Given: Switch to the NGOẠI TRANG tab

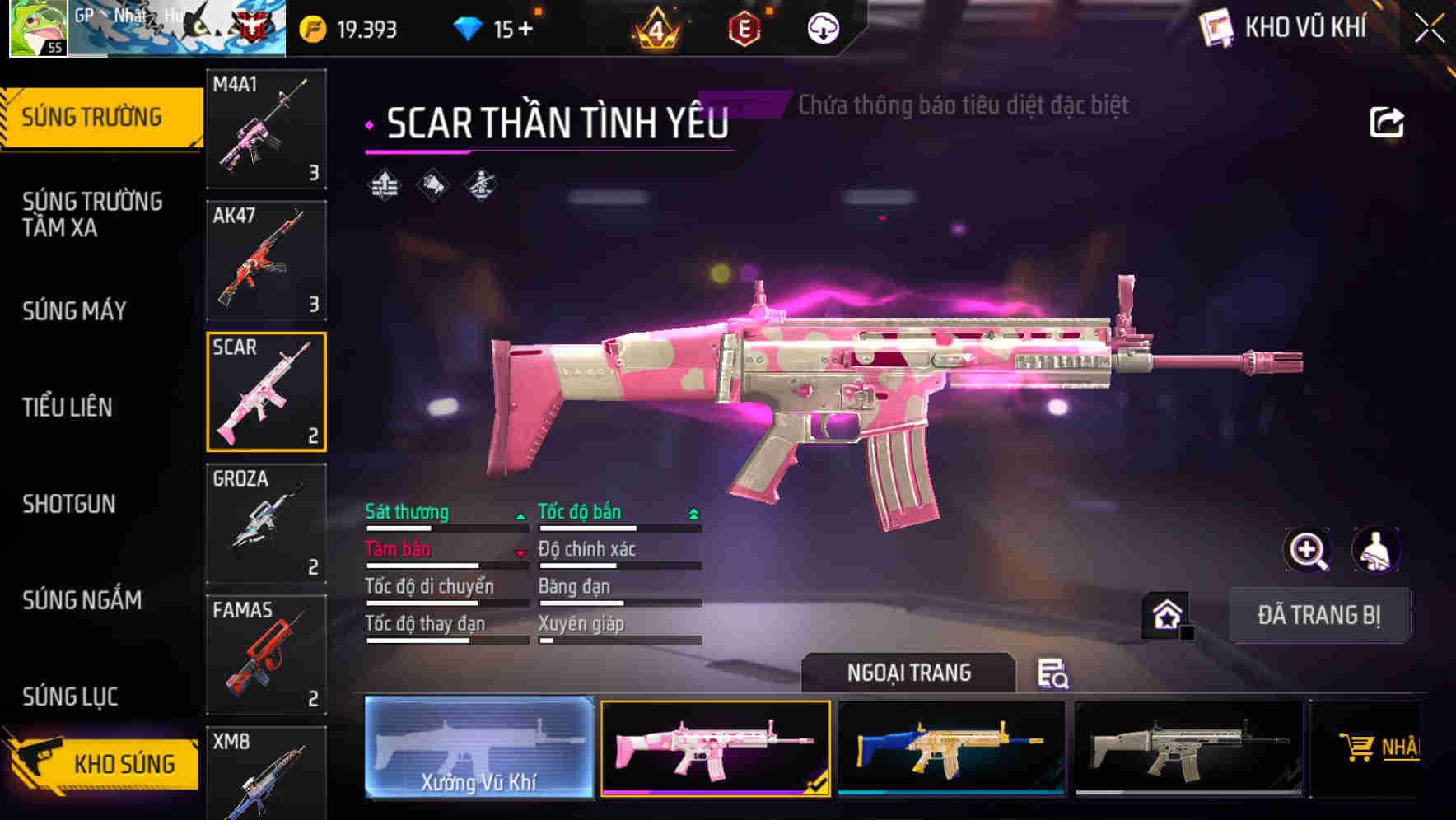Looking at the screenshot, I should pyautogui.click(x=909, y=673).
